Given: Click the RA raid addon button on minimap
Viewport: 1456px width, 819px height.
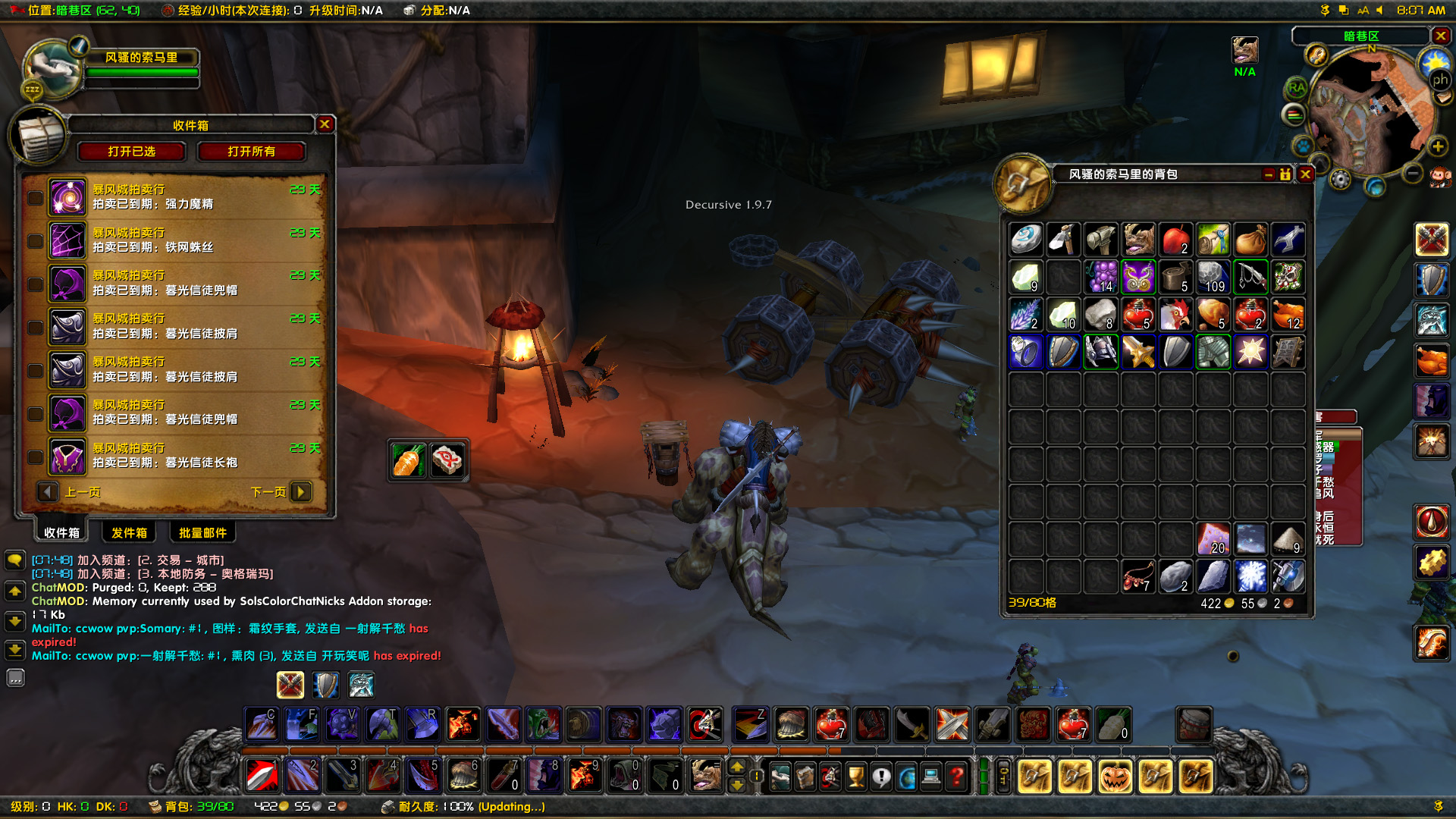Looking at the screenshot, I should point(1297,88).
